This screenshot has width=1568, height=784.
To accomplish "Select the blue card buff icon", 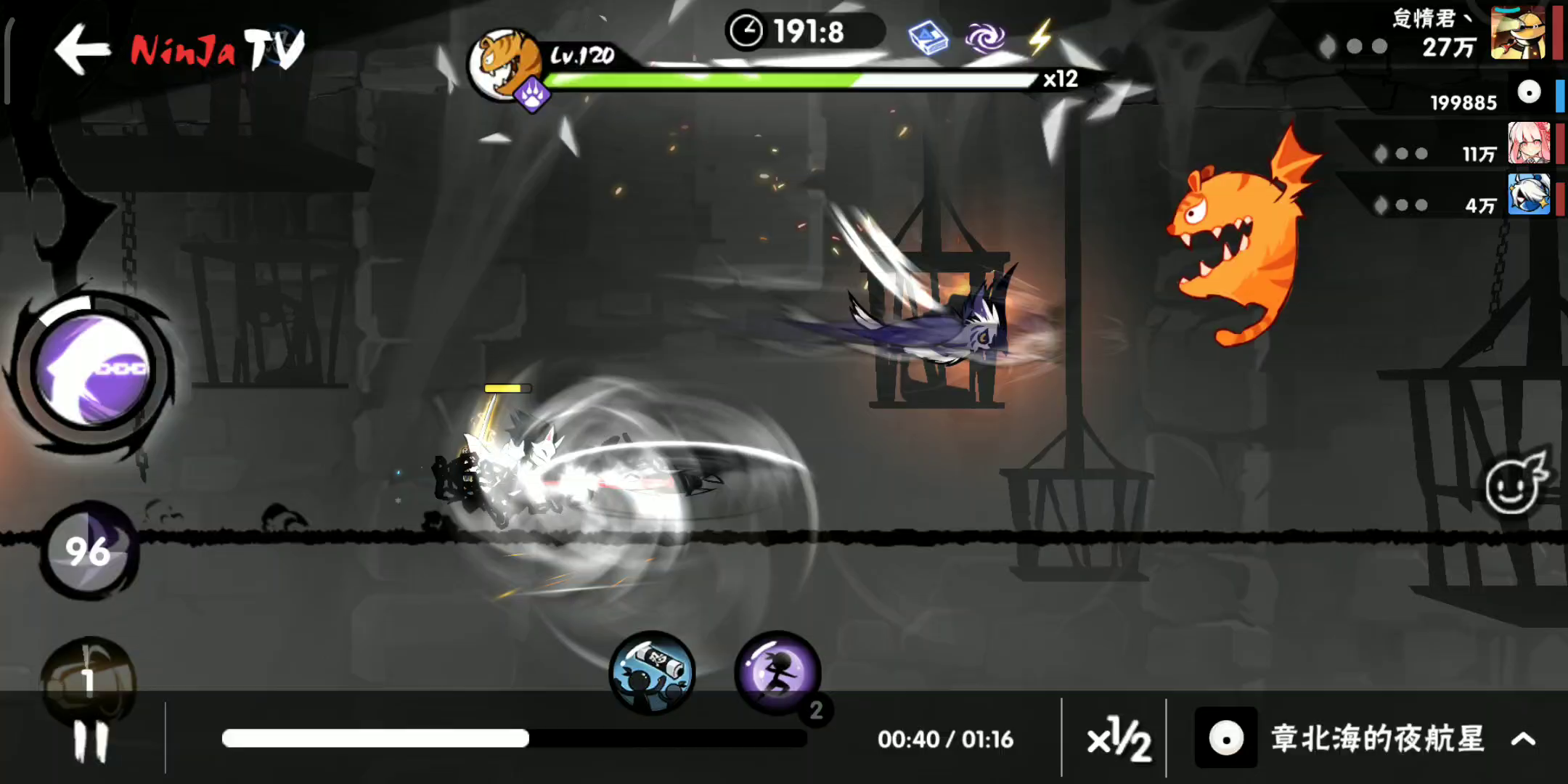I will pos(928,38).
